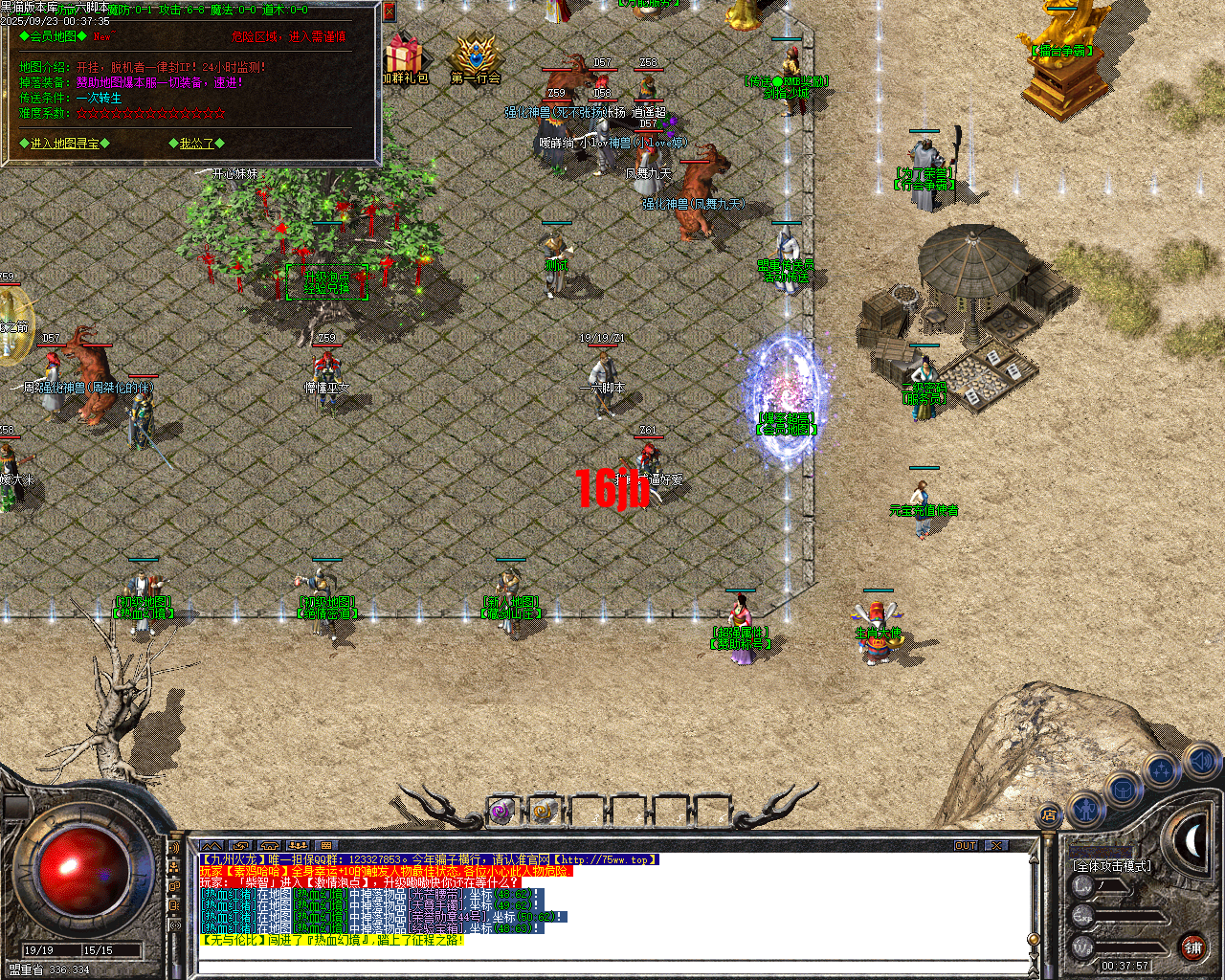This screenshot has height=980, width=1225.
Task: Click the grid icon at chat toolbar's right end
Action: coord(325,847)
